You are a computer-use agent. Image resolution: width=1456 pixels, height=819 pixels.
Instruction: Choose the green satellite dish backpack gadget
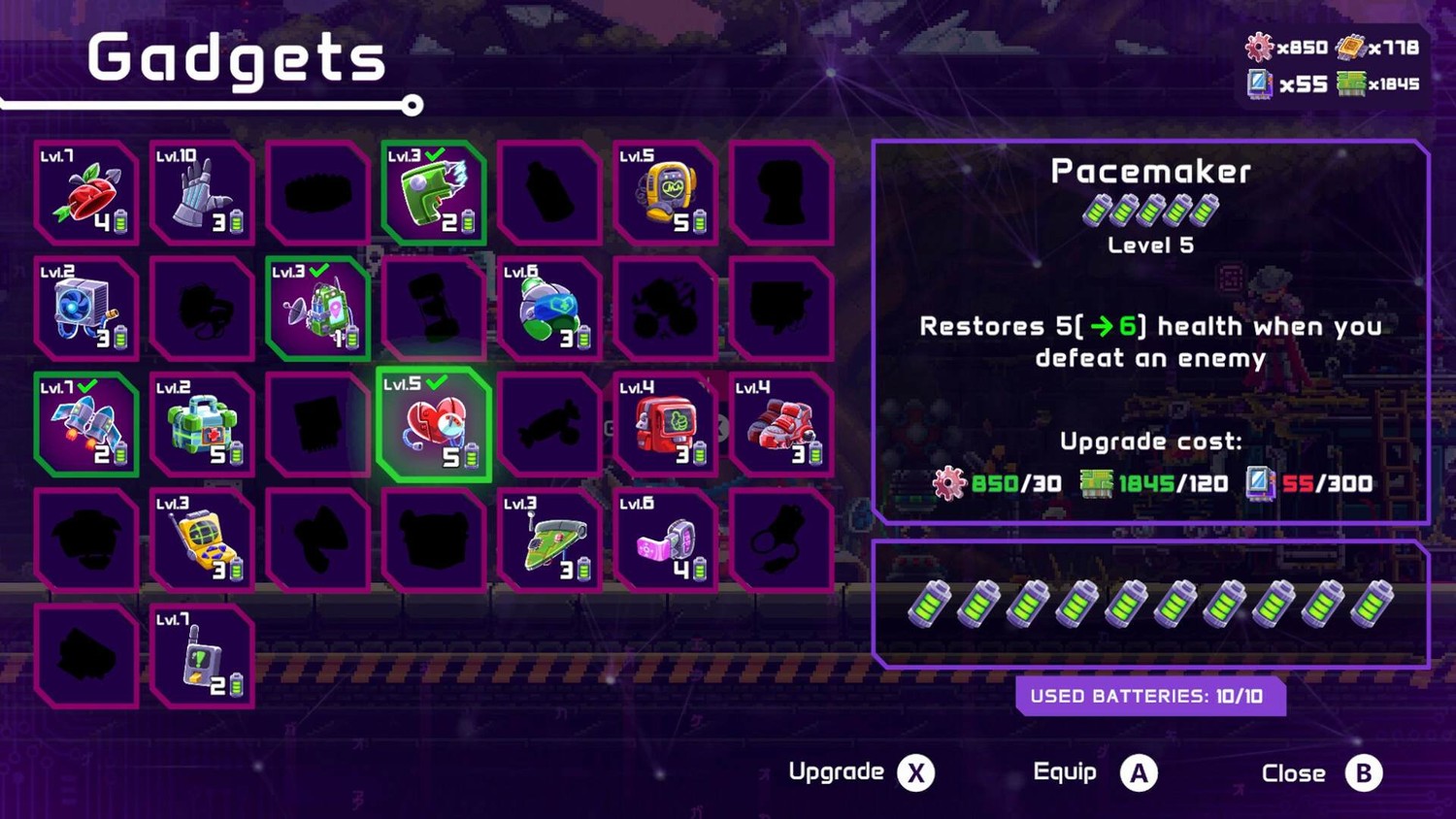coord(317,309)
